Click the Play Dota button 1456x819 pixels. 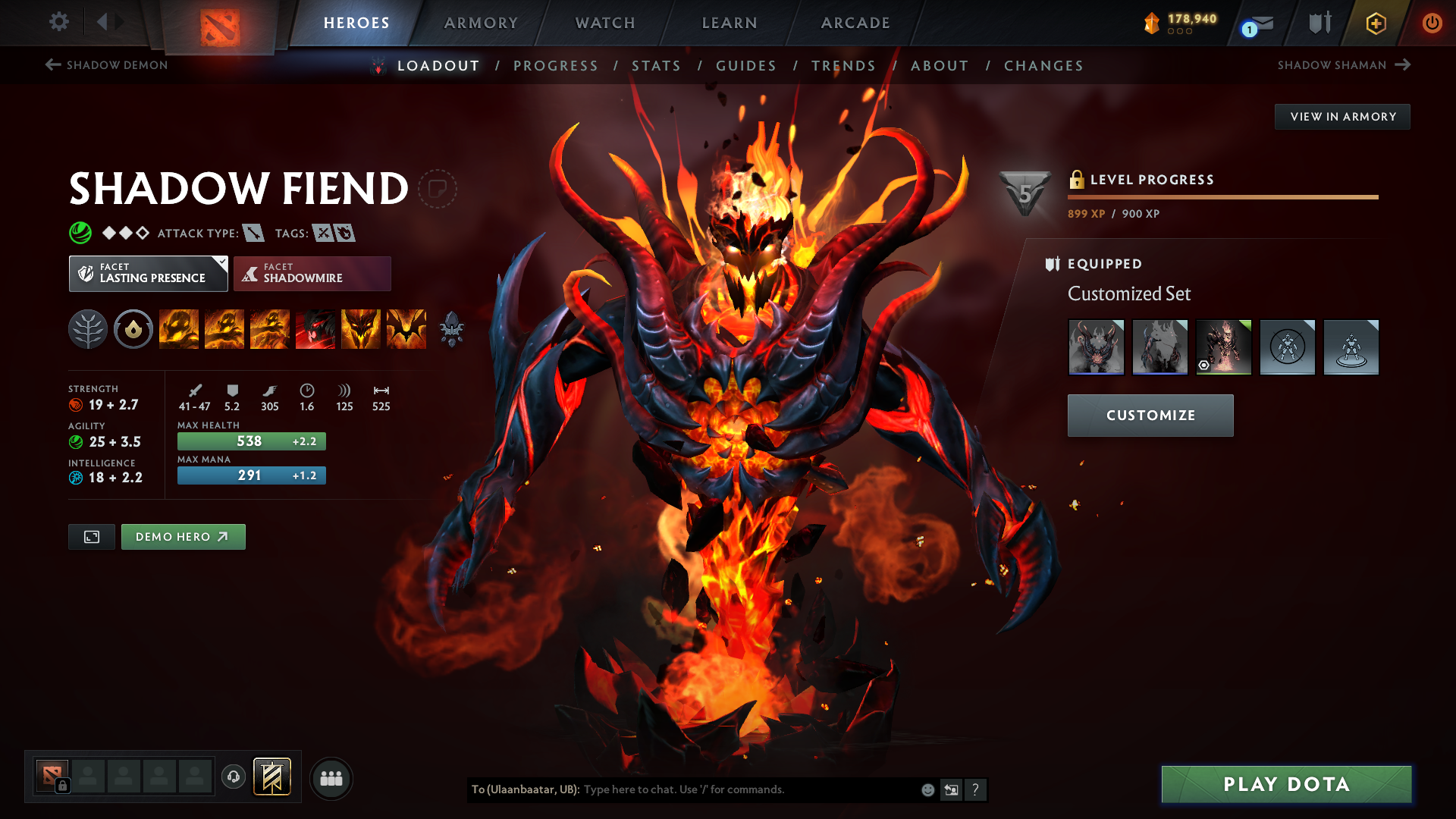(1285, 784)
